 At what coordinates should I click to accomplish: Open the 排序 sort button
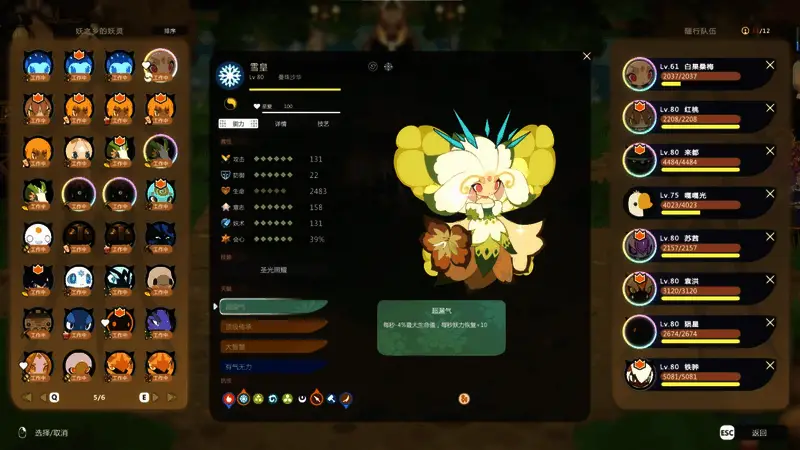170,31
